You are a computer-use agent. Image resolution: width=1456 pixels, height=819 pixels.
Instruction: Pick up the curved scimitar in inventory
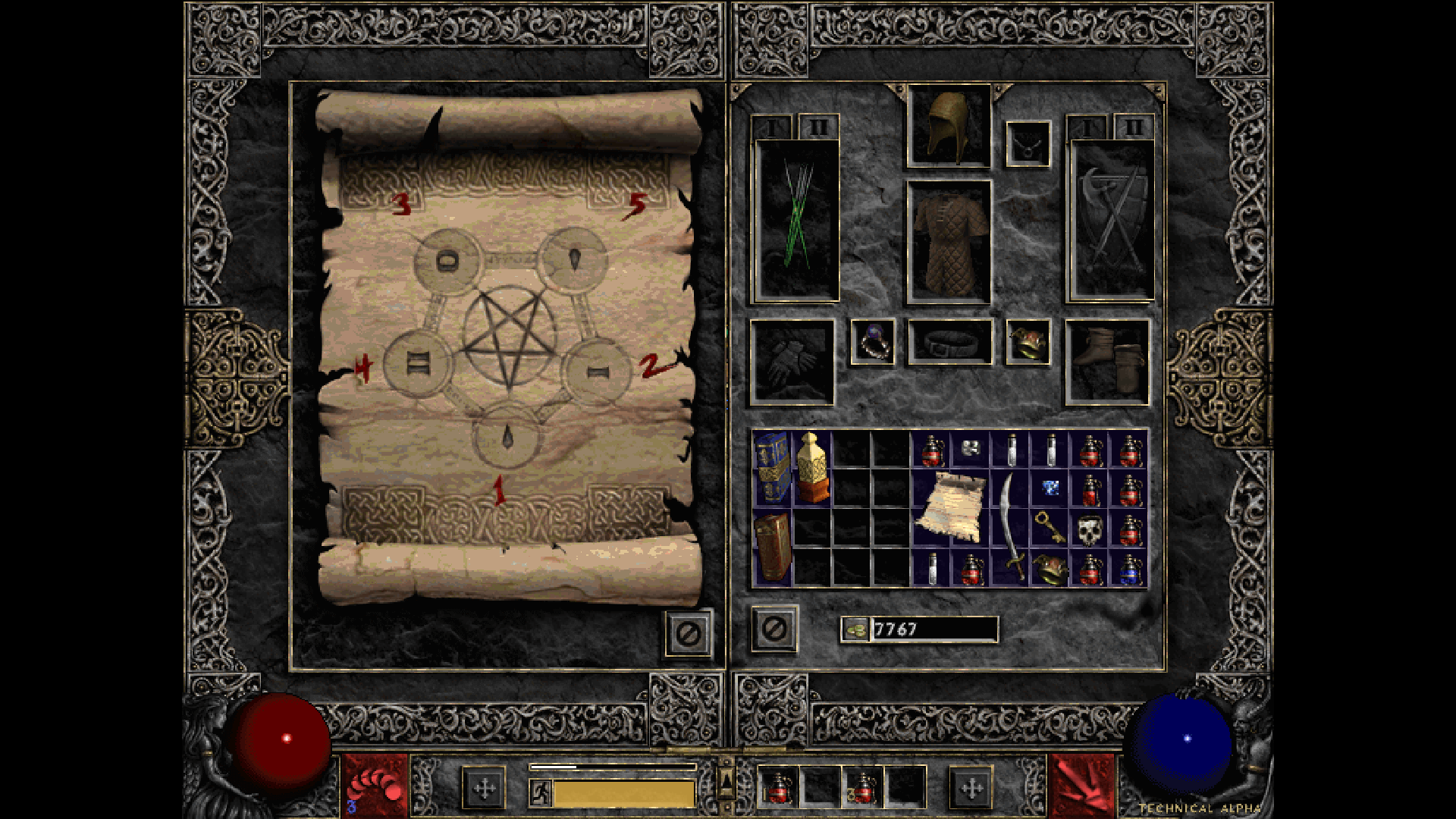click(1010, 527)
